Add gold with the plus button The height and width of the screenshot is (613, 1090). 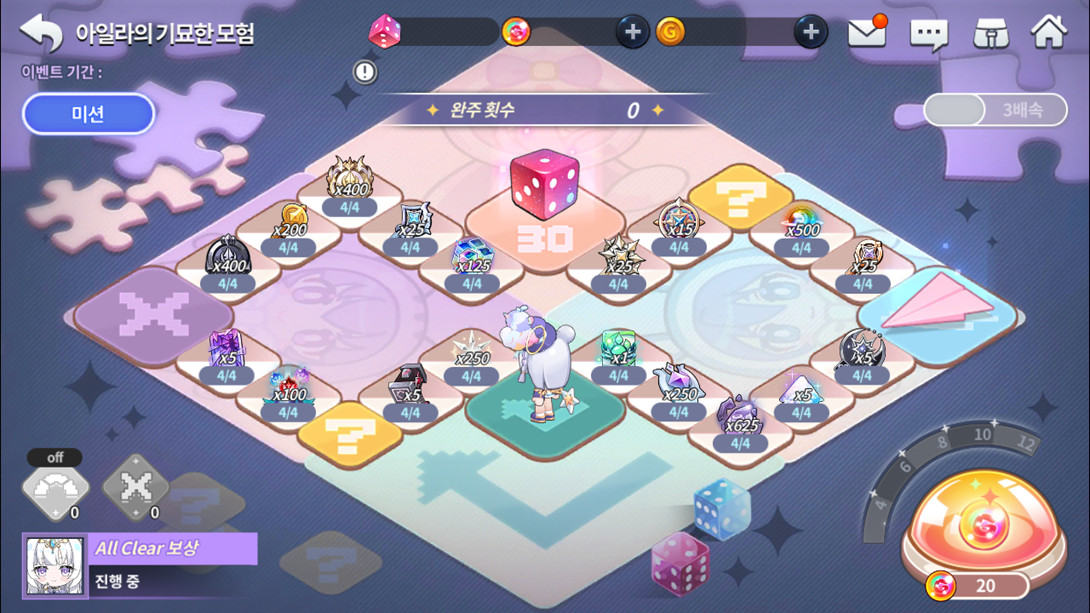point(810,33)
